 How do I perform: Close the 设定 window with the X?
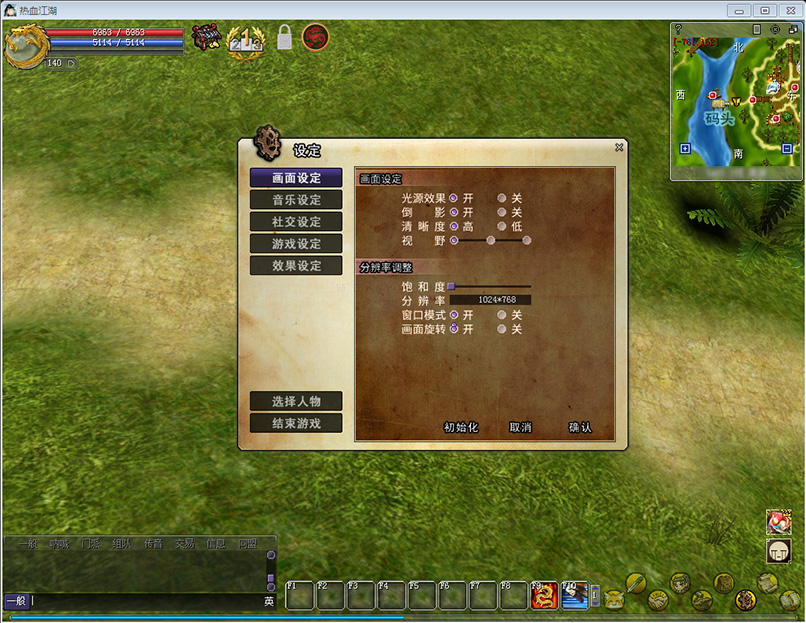pos(619,147)
